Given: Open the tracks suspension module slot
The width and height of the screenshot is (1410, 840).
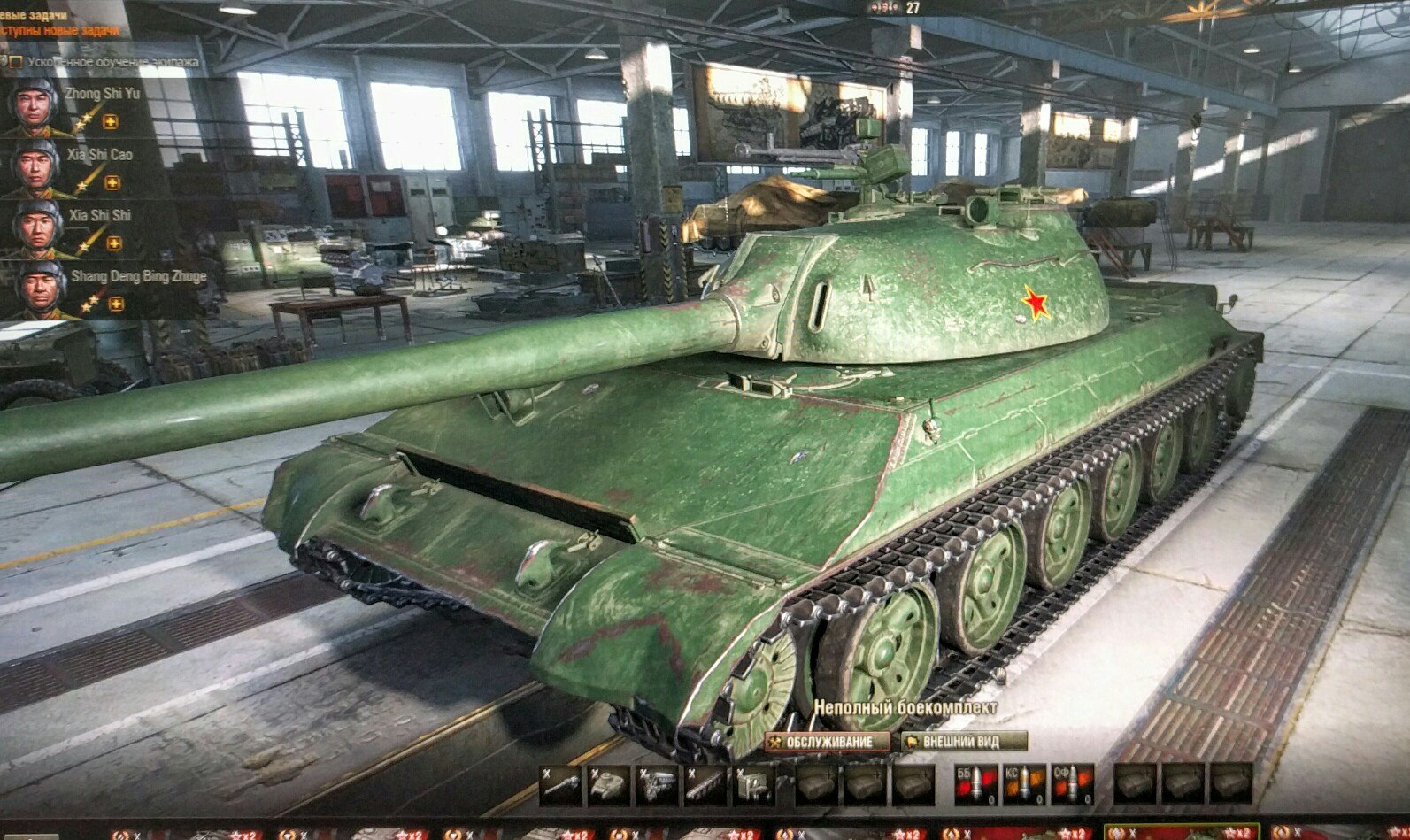Looking at the screenshot, I should [x=704, y=785].
